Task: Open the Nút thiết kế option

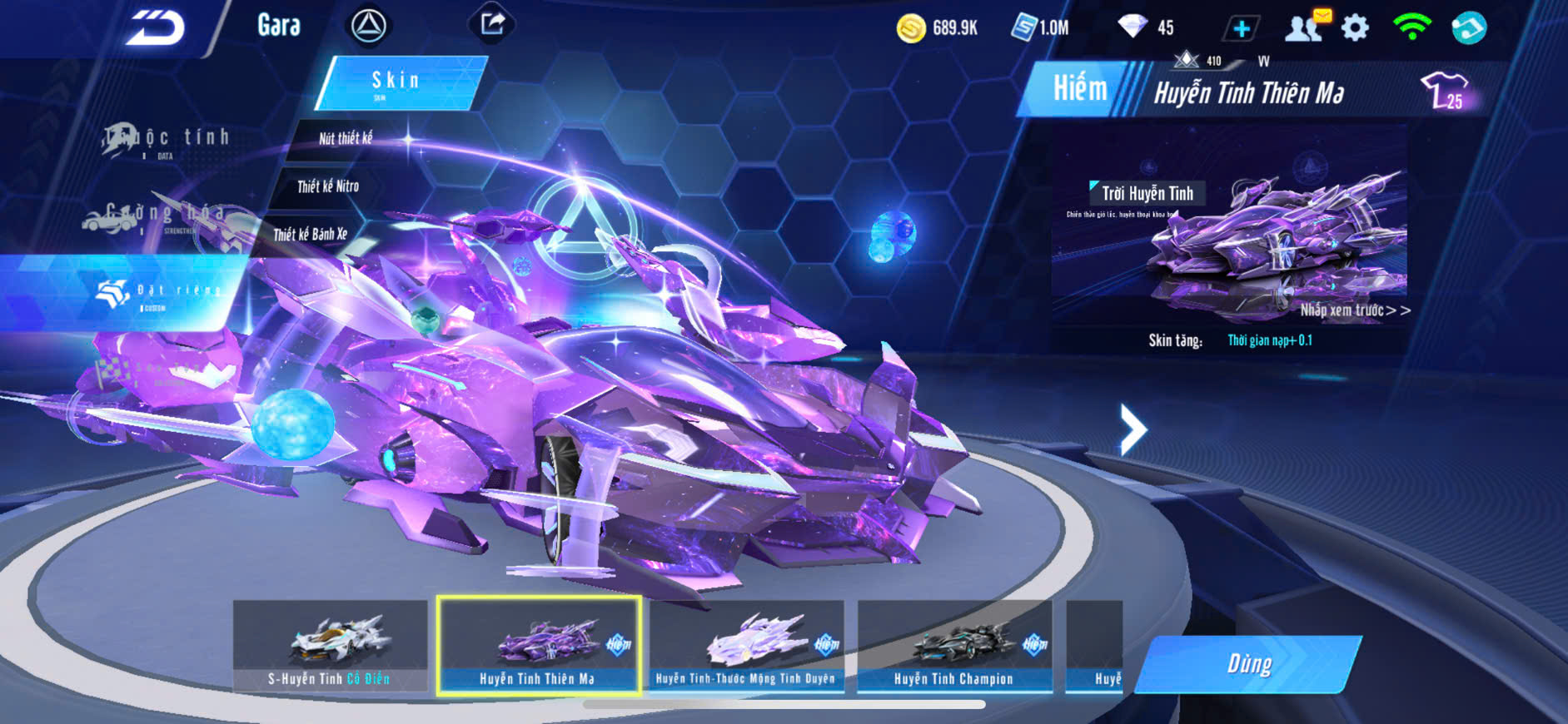Action: pos(346,138)
